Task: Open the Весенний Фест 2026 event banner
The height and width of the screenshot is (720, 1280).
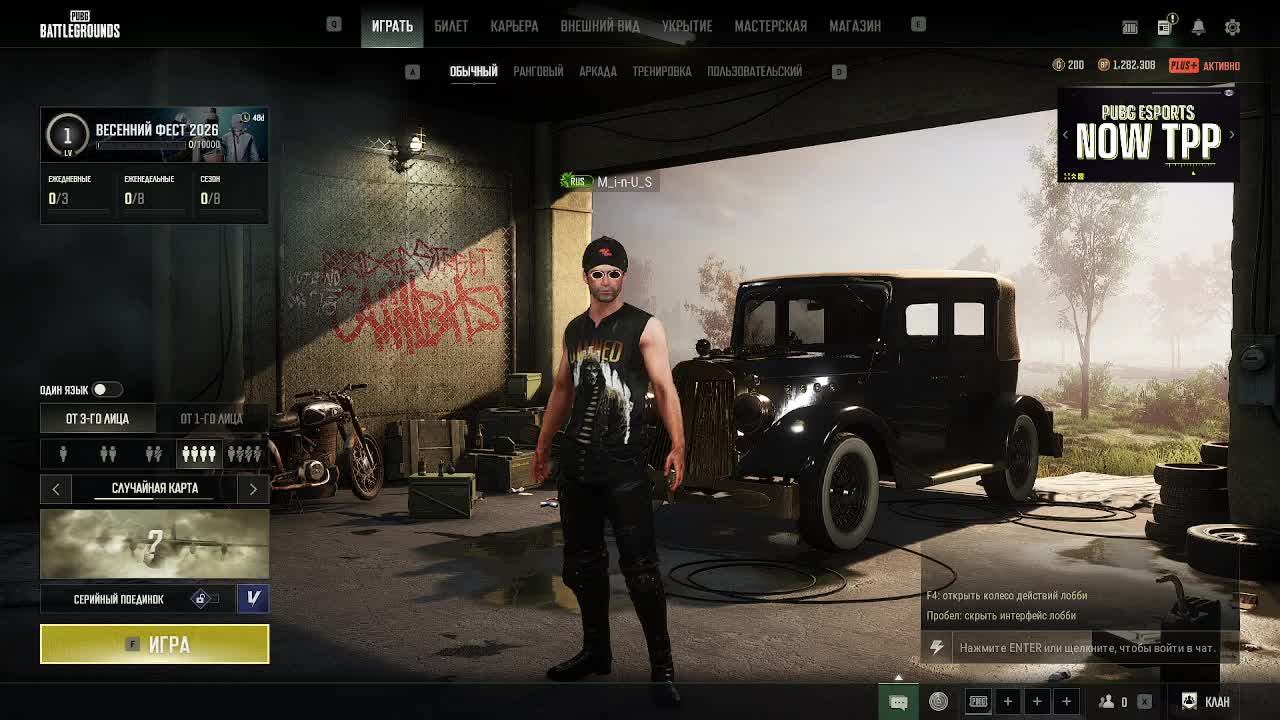Action: (154, 134)
